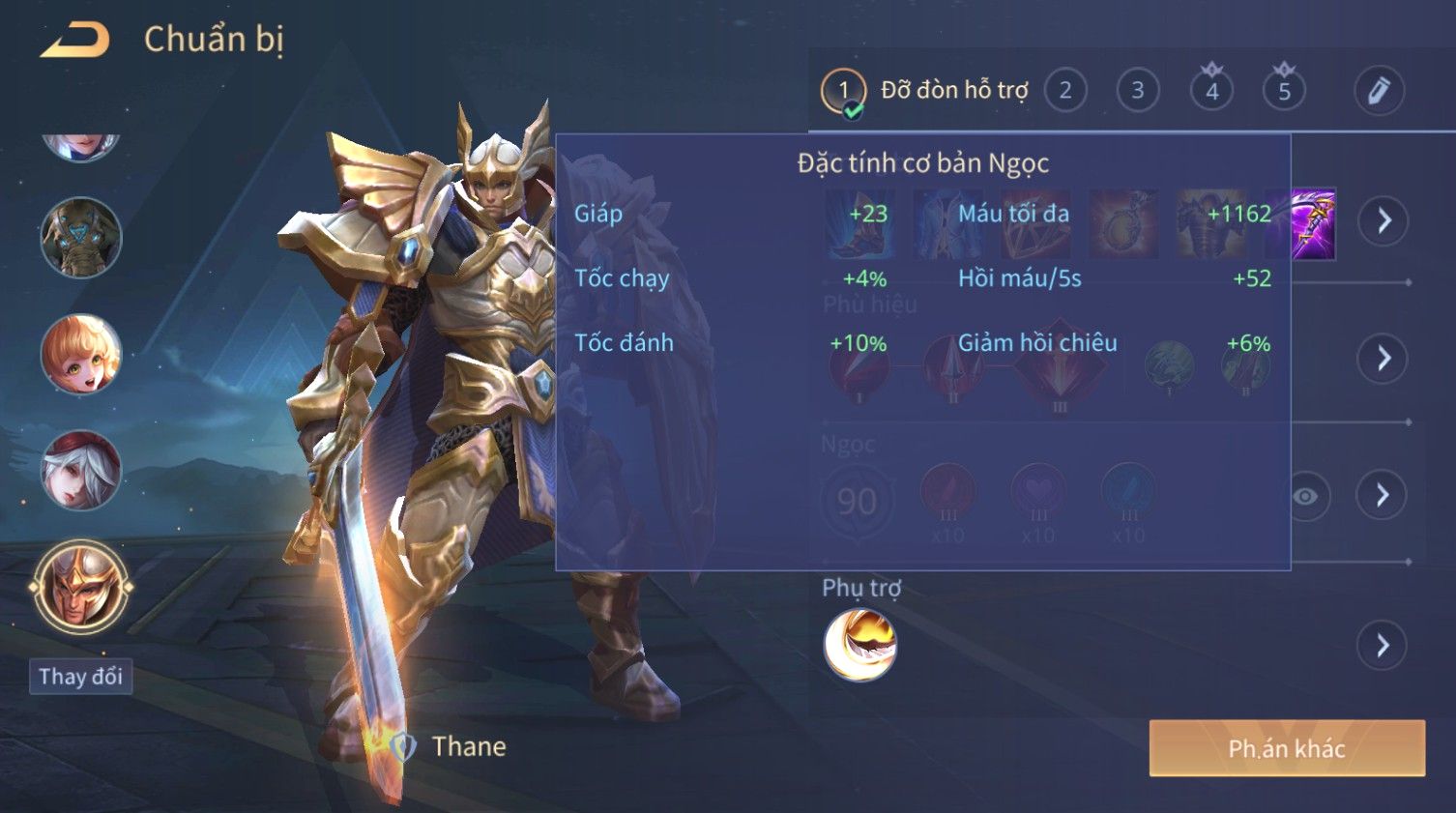Go back using the arrow button
Viewport: 1456px width, 813px height.
[x=75, y=41]
